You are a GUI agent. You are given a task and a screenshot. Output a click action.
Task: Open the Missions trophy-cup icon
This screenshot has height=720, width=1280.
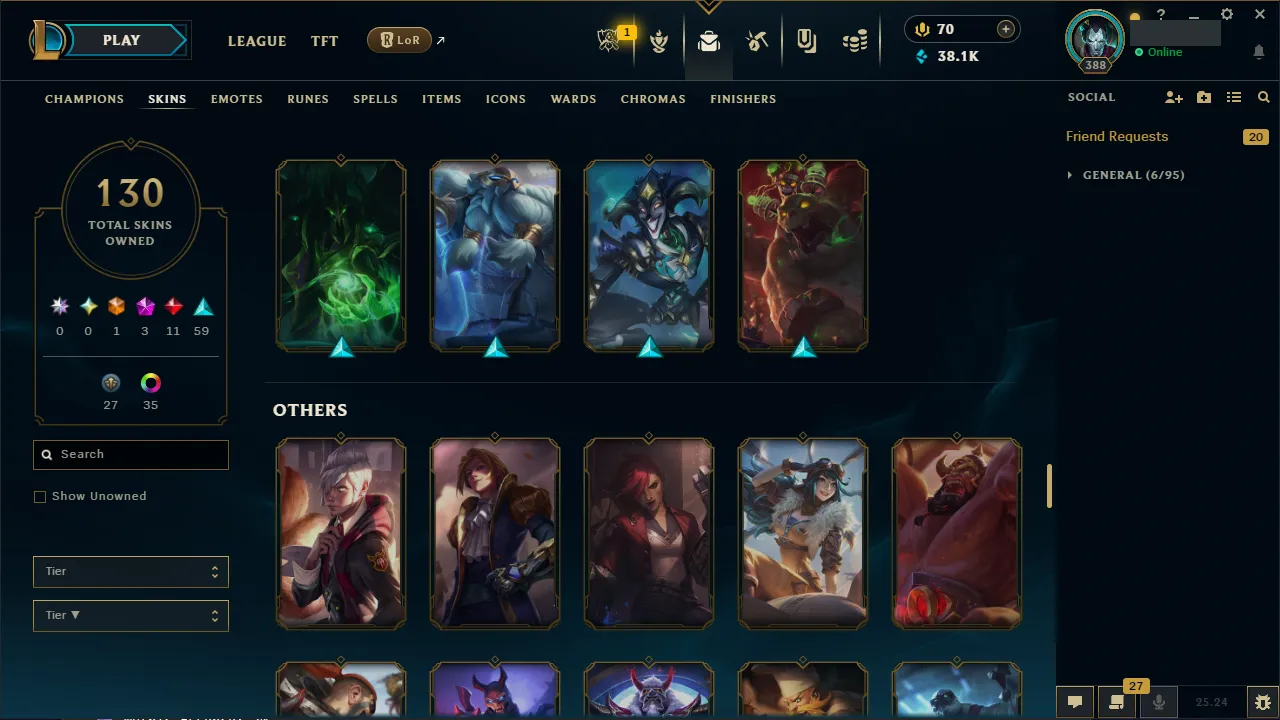pyautogui.click(x=659, y=41)
